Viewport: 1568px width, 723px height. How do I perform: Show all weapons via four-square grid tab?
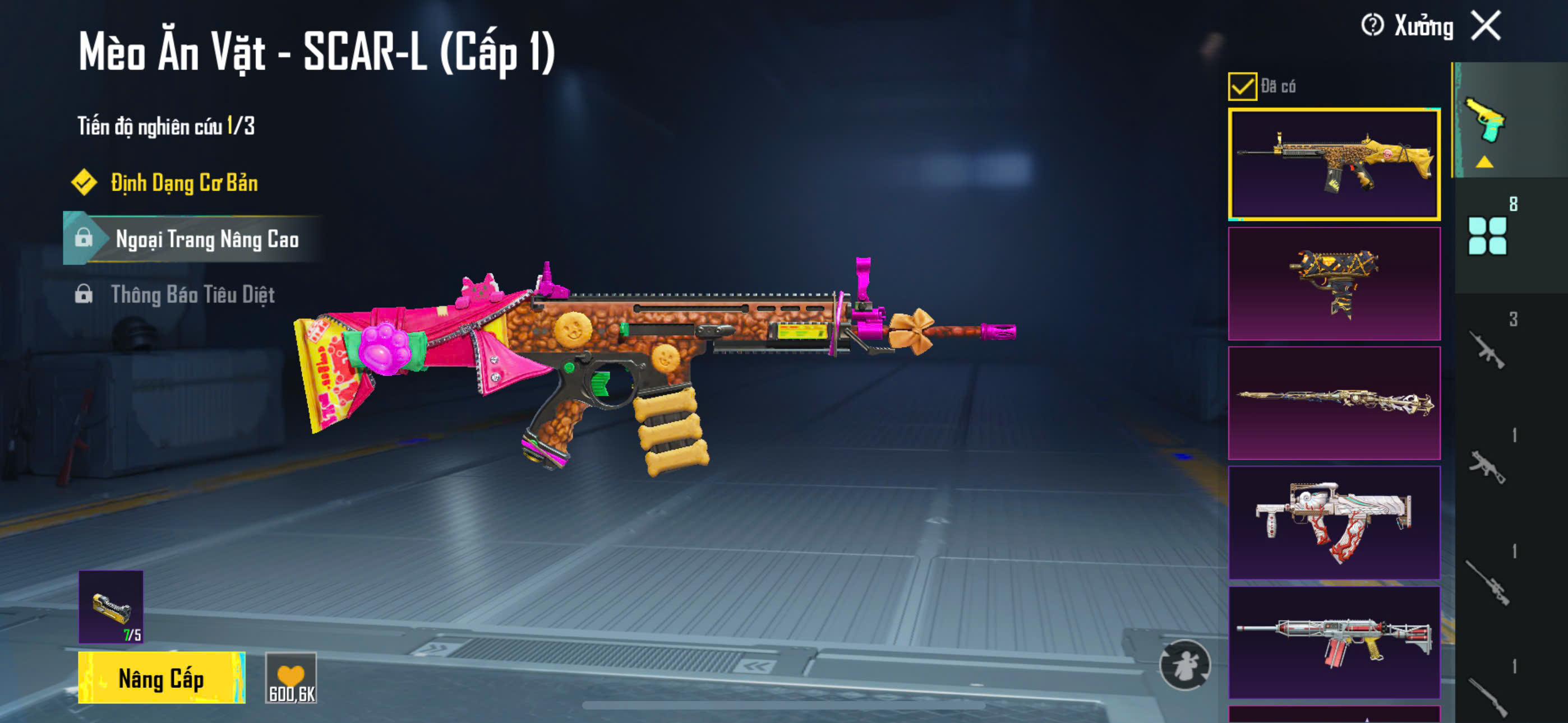(1487, 235)
